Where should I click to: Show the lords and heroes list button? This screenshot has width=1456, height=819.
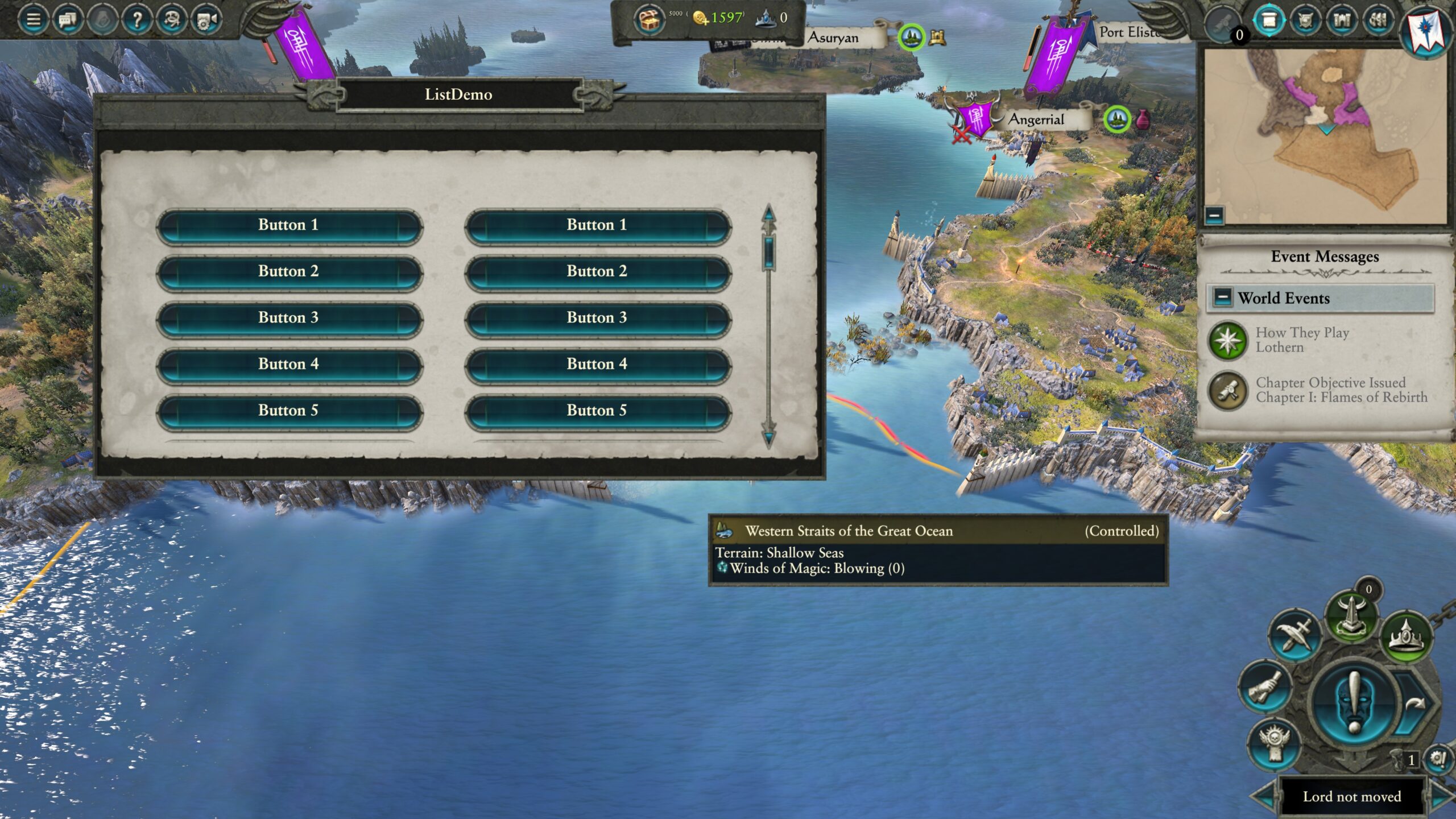point(1305,20)
